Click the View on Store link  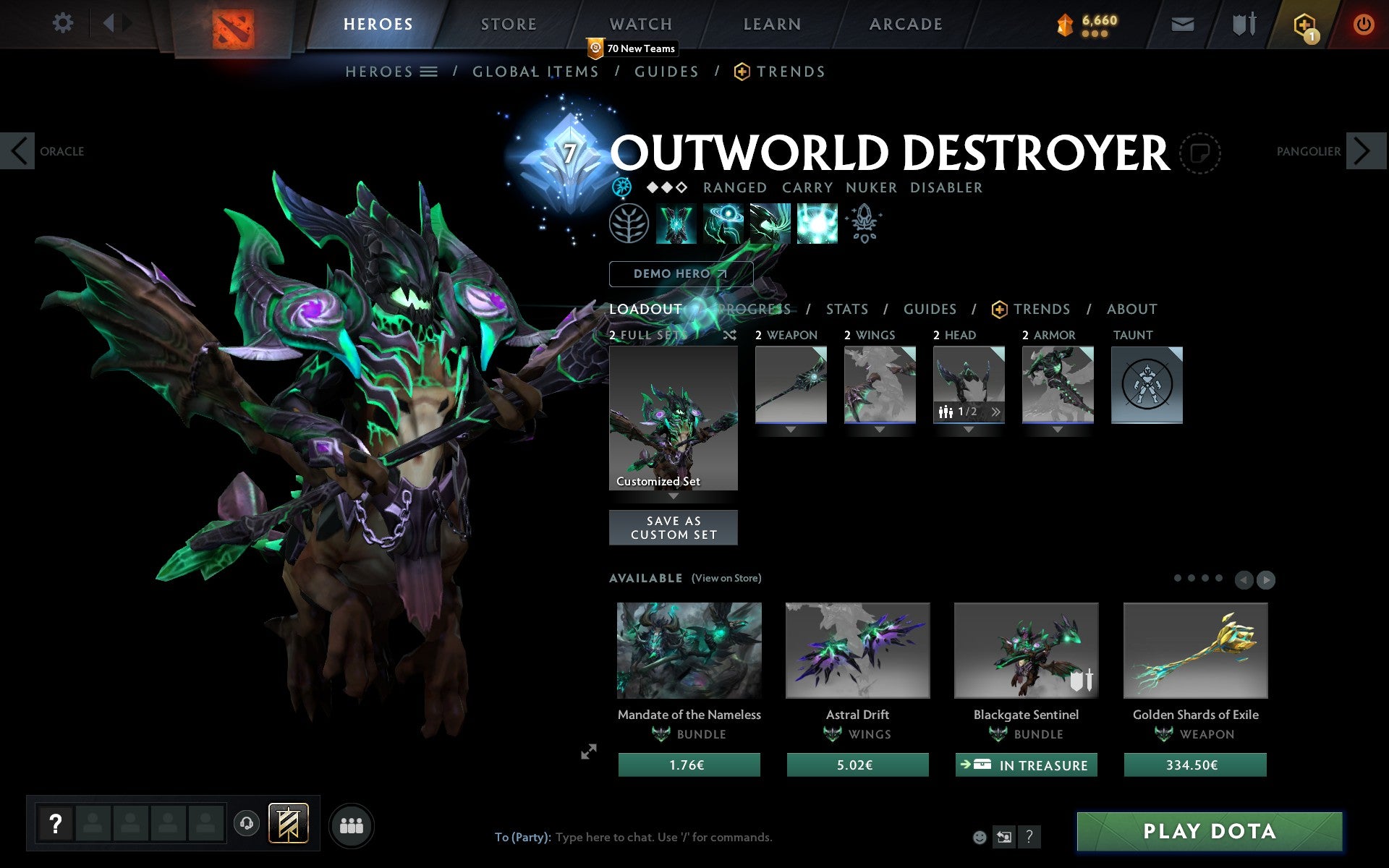point(726,578)
